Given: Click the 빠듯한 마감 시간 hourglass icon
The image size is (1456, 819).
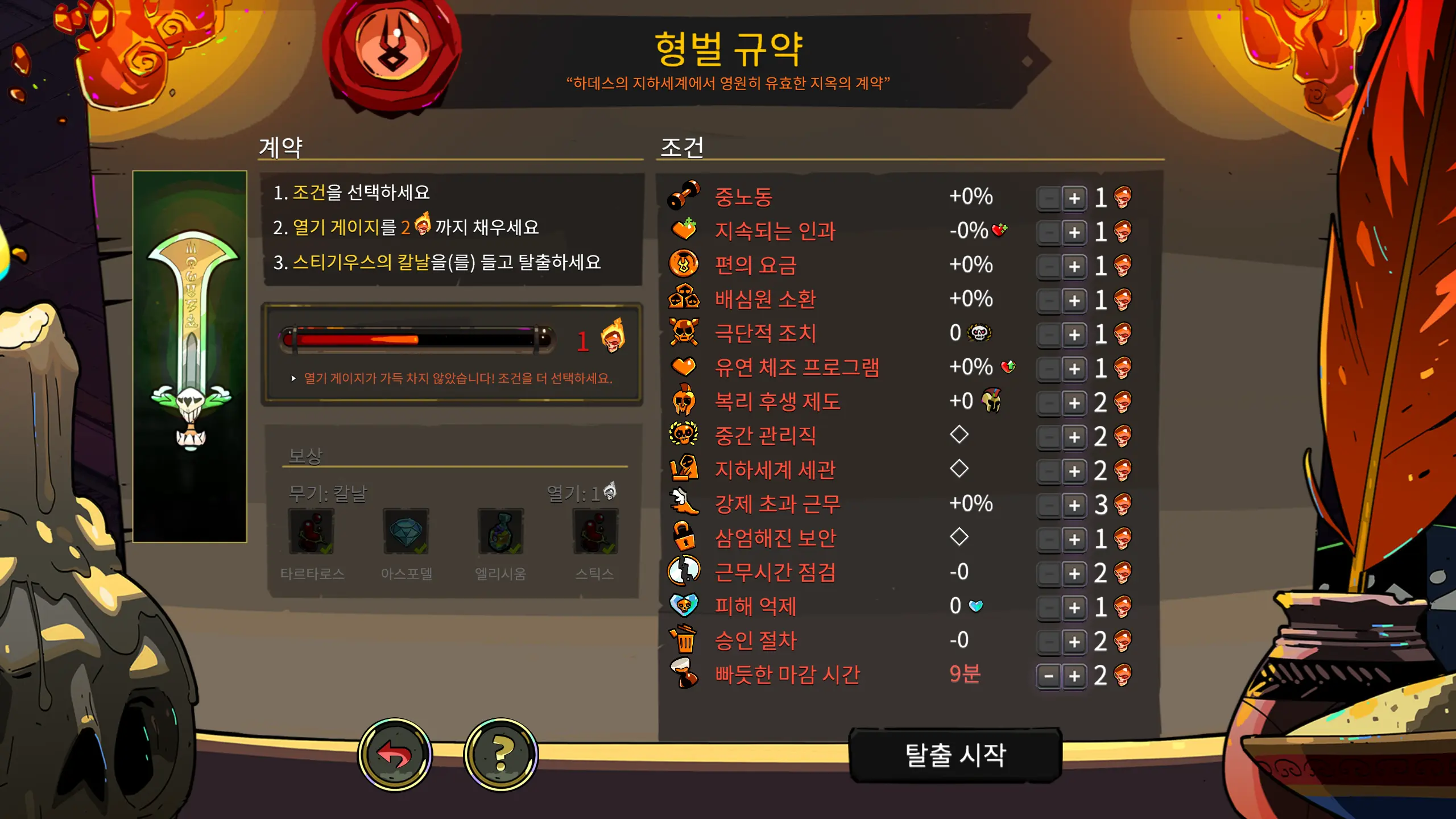Looking at the screenshot, I should (x=685, y=673).
